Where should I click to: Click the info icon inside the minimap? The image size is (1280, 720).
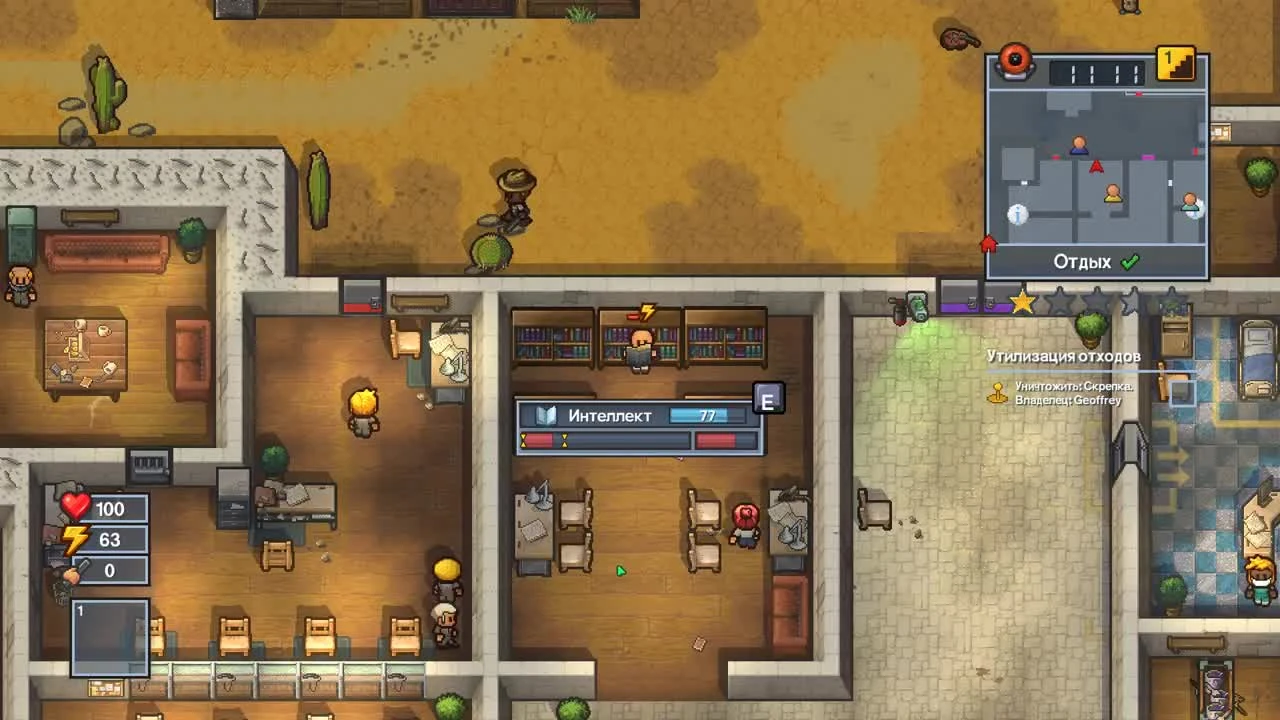click(1017, 214)
